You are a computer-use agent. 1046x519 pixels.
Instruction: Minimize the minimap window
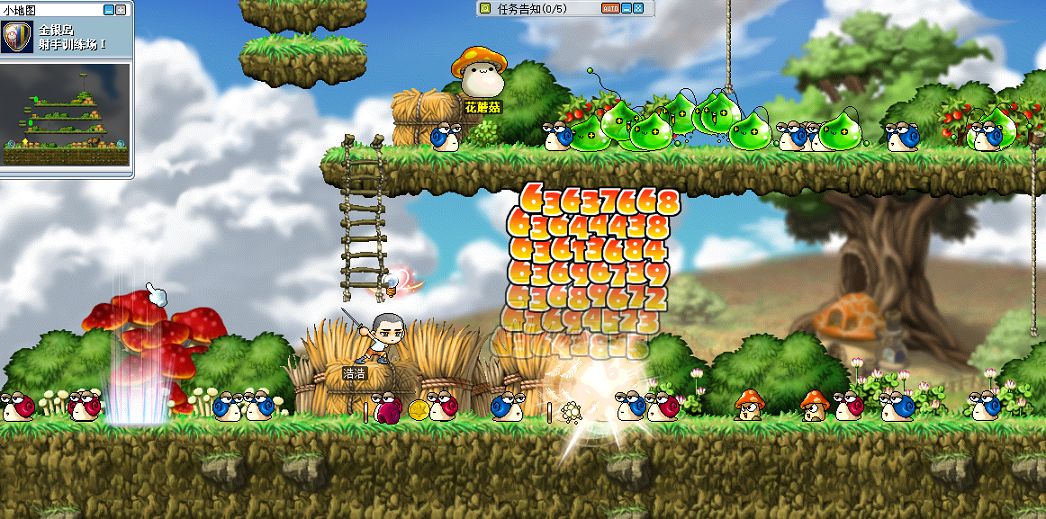pyautogui.click(x=110, y=9)
